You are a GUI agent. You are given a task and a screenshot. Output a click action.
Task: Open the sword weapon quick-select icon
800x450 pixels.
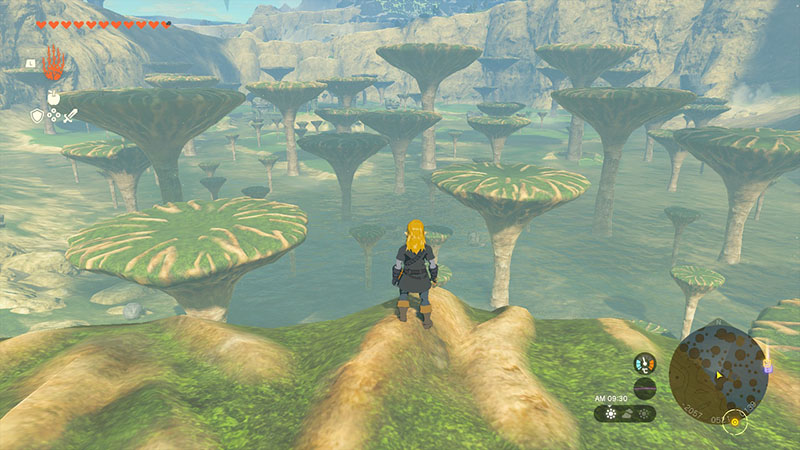click(71, 116)
